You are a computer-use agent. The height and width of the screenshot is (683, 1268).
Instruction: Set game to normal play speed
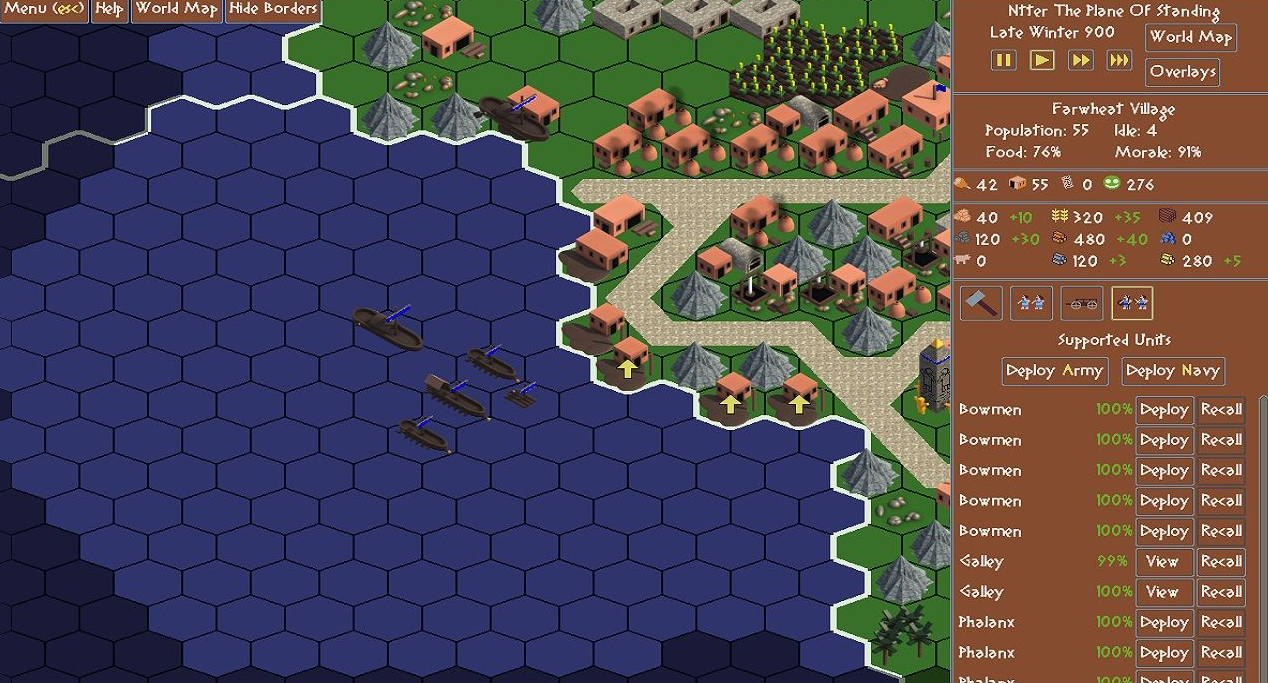[1042, 60]
